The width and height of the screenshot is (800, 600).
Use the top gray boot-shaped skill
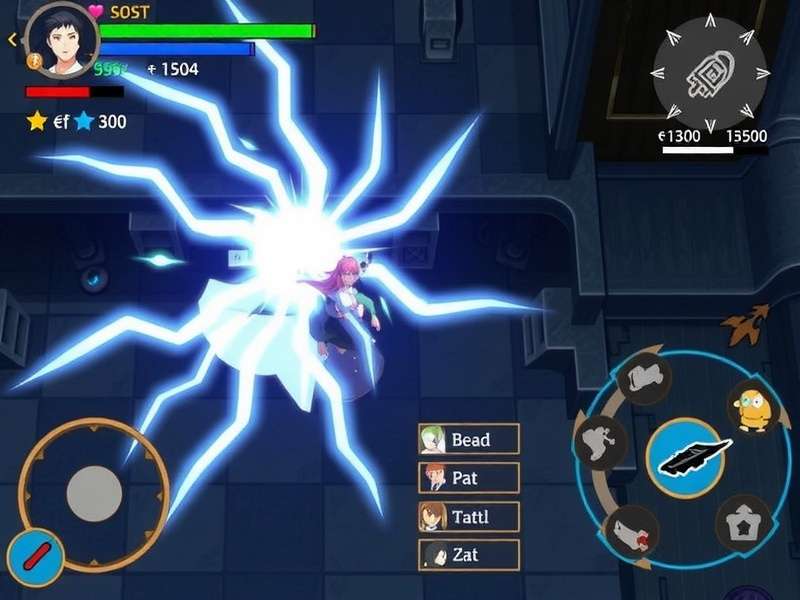(645, 378)
